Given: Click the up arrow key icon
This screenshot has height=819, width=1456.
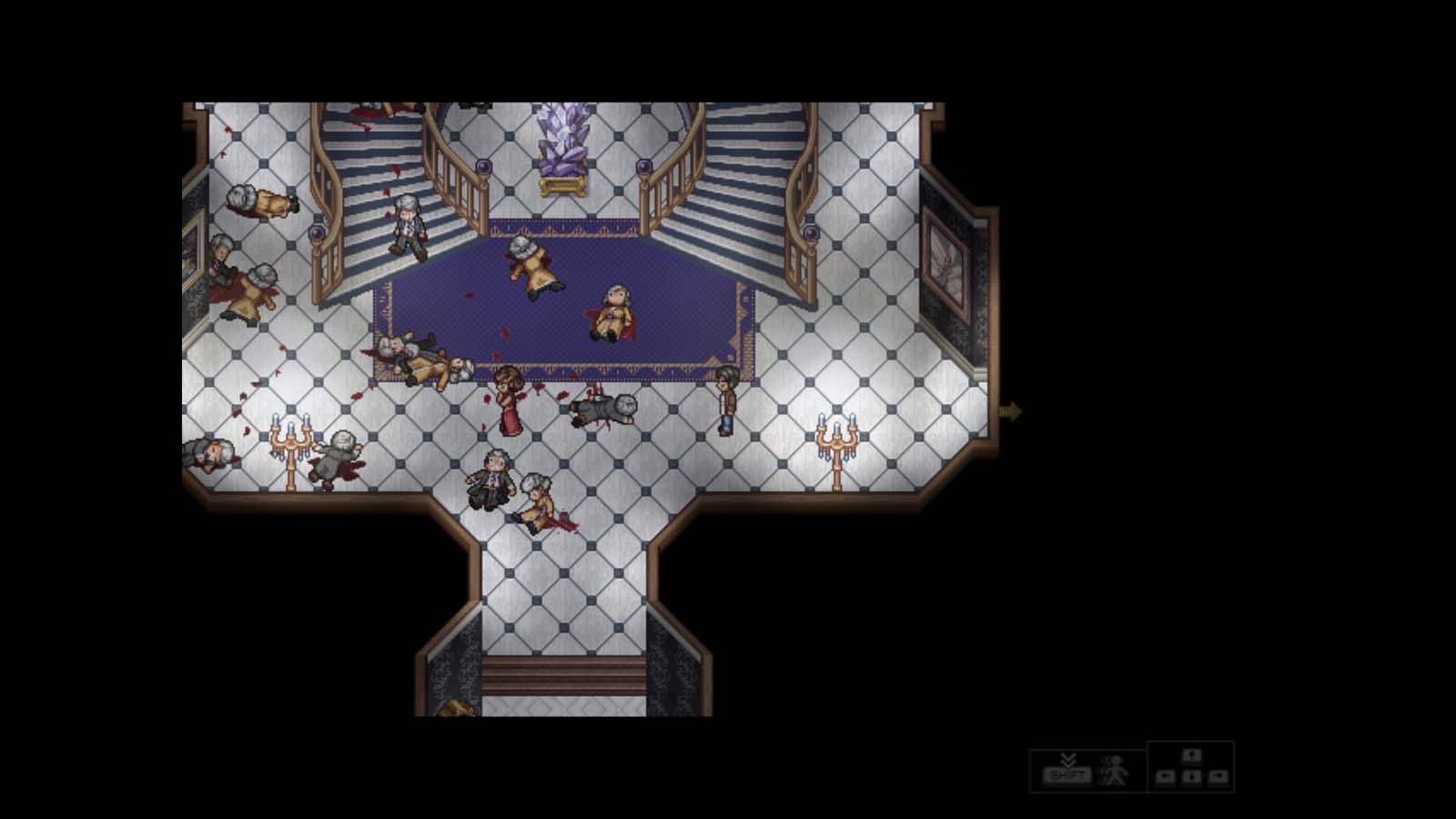Looking at the screenshot, I should click(1192, 756).
